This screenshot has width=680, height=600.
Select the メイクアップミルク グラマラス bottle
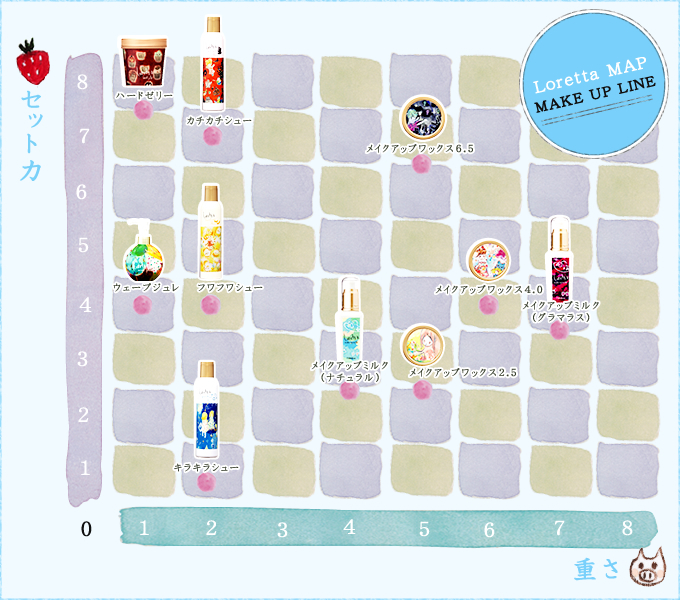tap(558, 256)
